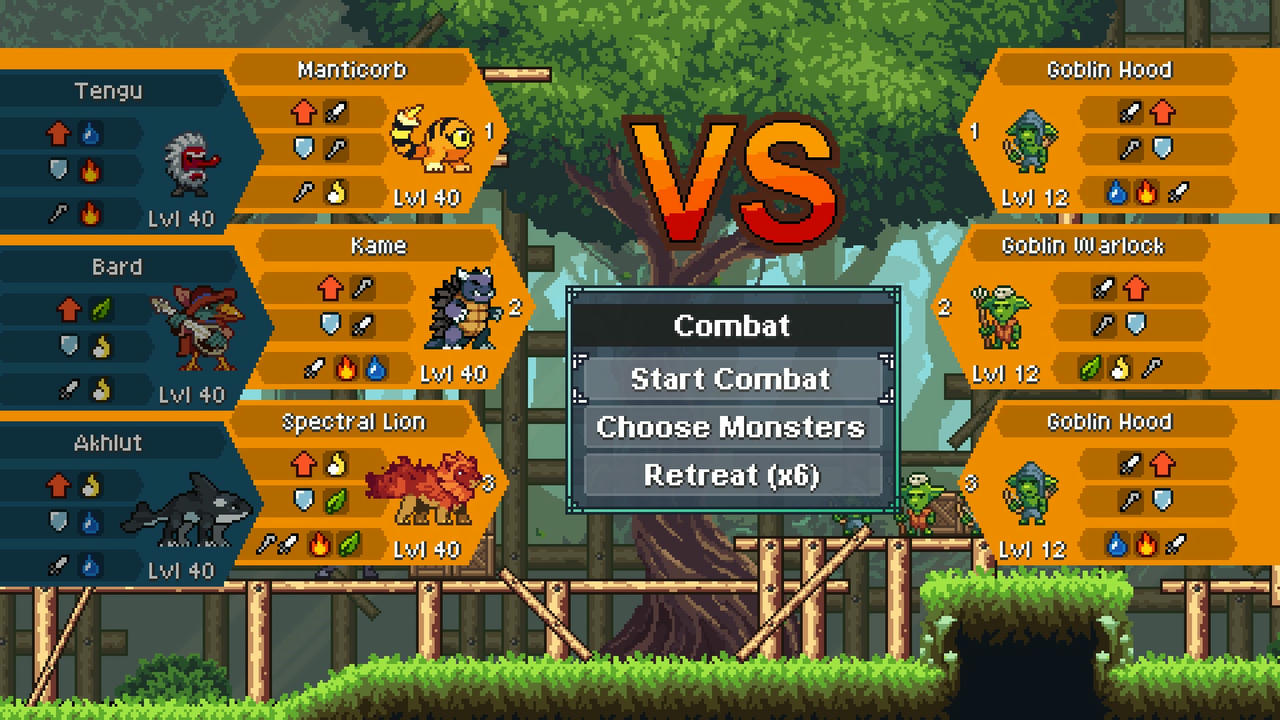
Task: Click the fire icon on the bottom Goblin Hood card
Action: pos(1145,545)
